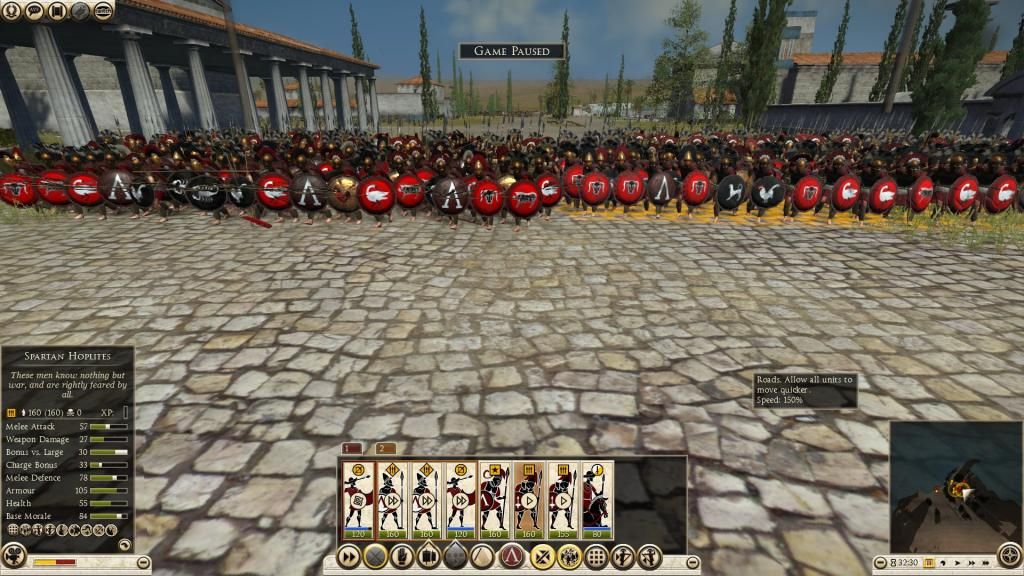Open the chat speech bubble button
Screen dimensions: 1024x576
34,11
